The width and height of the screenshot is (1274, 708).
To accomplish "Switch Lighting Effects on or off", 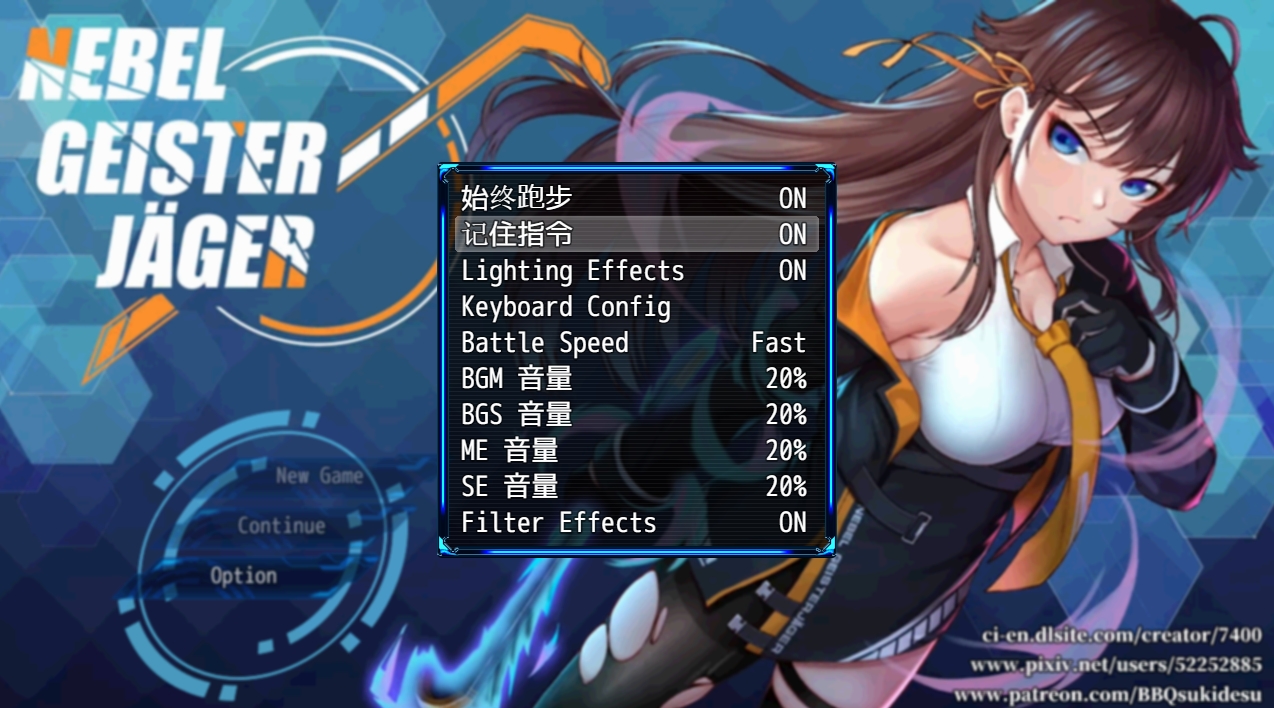I will click(636, 270).
